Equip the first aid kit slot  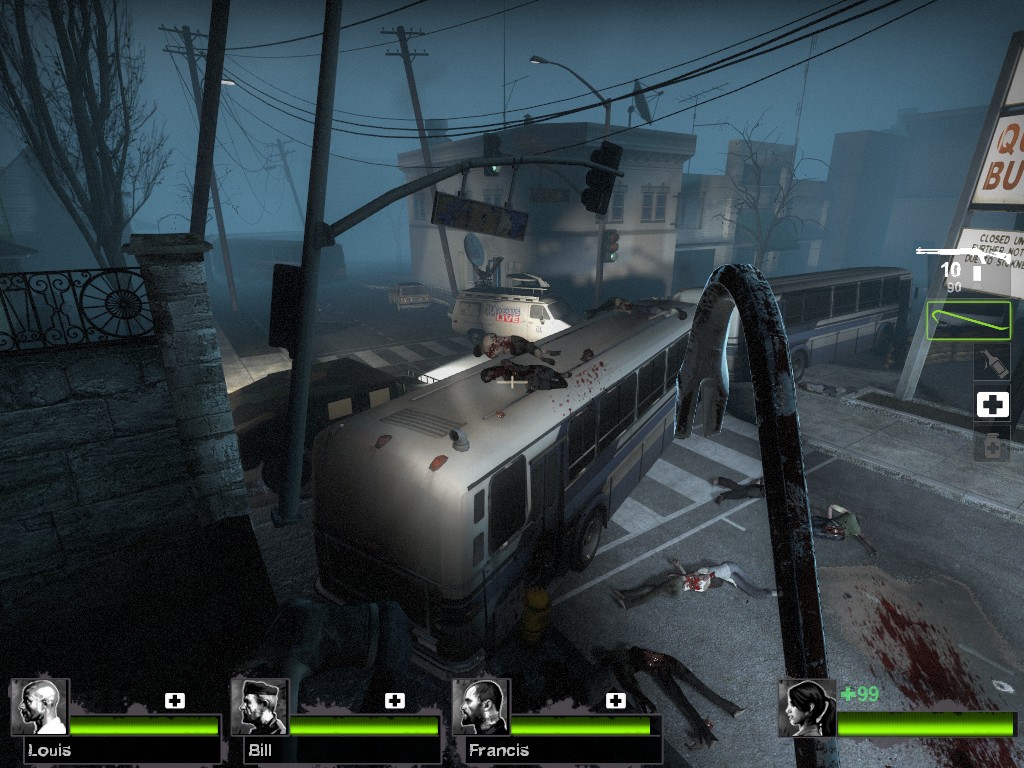(x=992, y=404)
